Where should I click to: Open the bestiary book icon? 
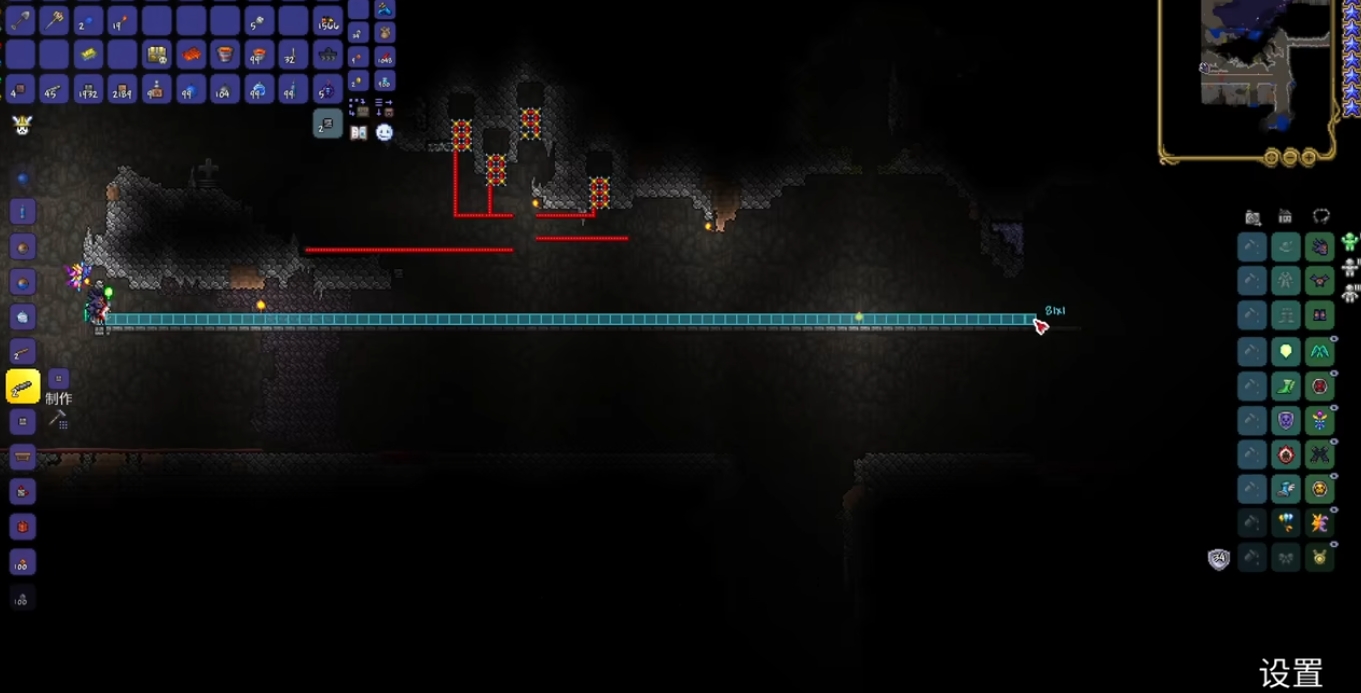[358, 132]
